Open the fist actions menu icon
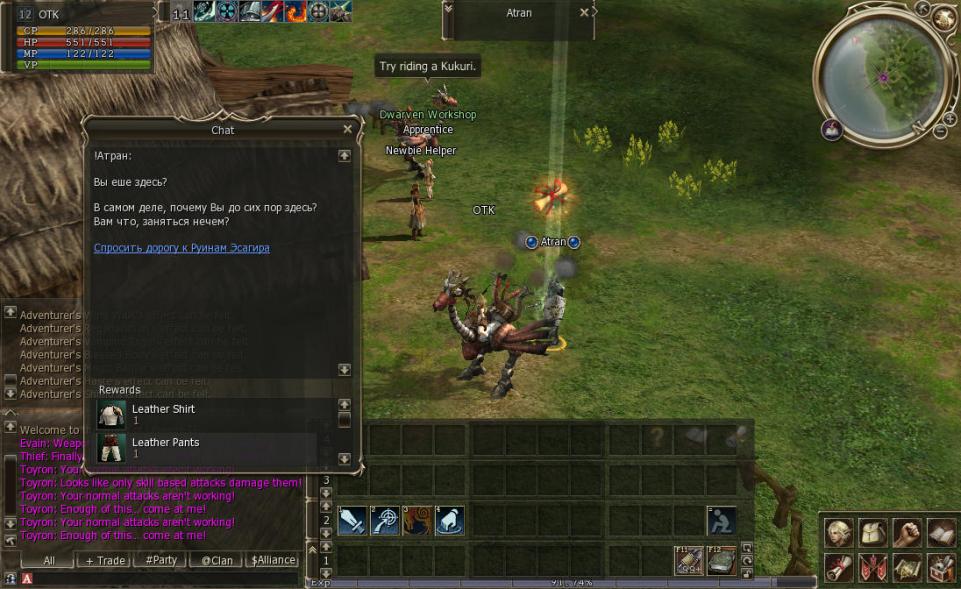 (x=906, y=533)
